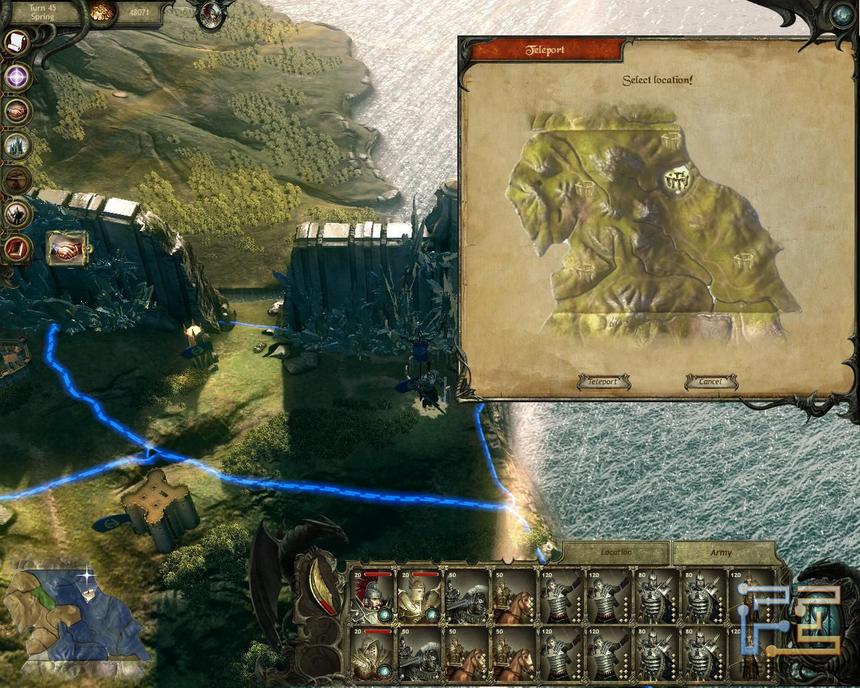Screen dimensions: 860x688
Task: Select the red-plumed helmet hero unit
Action: [x=371, y=599]
